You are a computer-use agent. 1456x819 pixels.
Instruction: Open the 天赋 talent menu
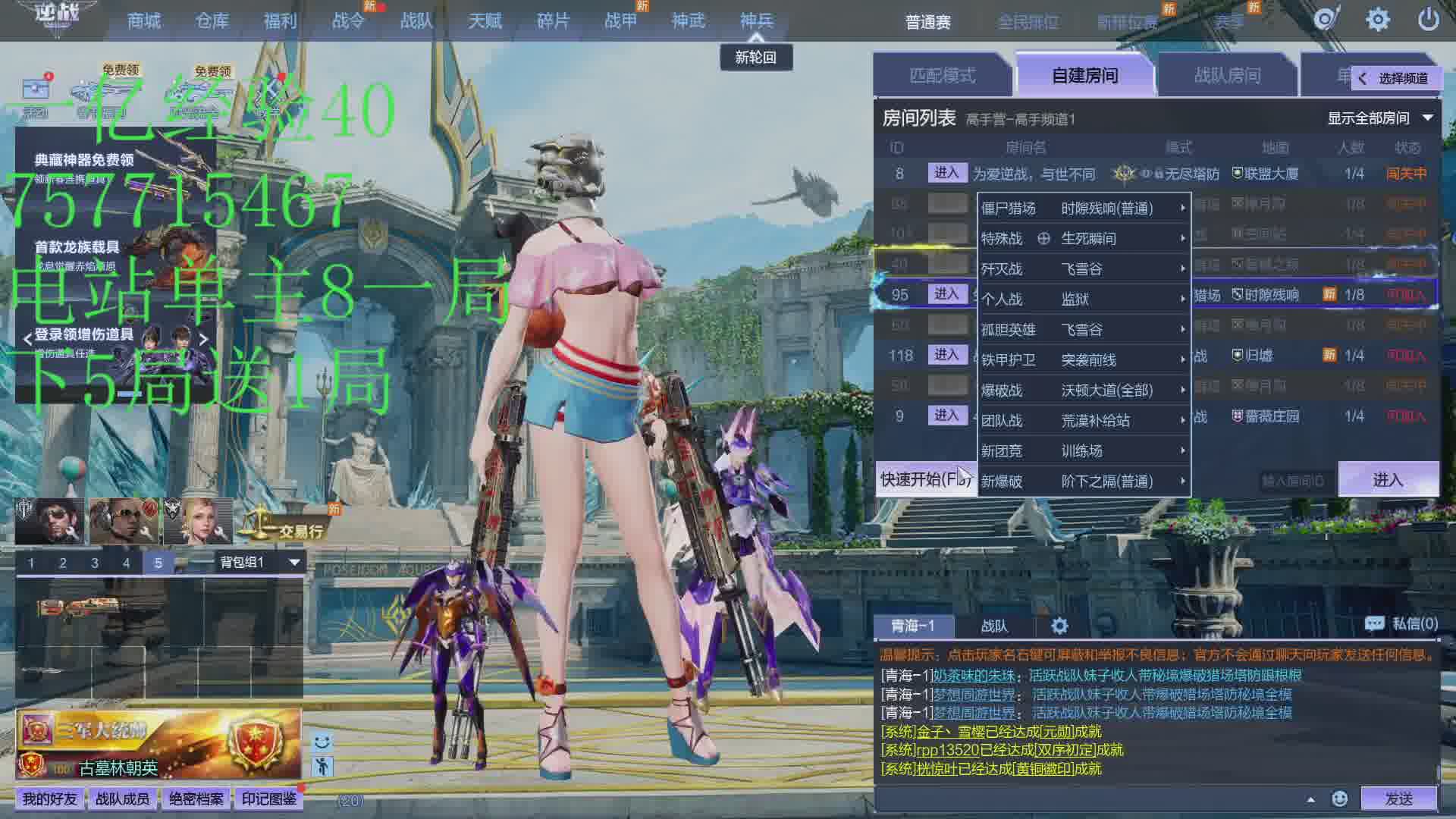pos(485,20)
